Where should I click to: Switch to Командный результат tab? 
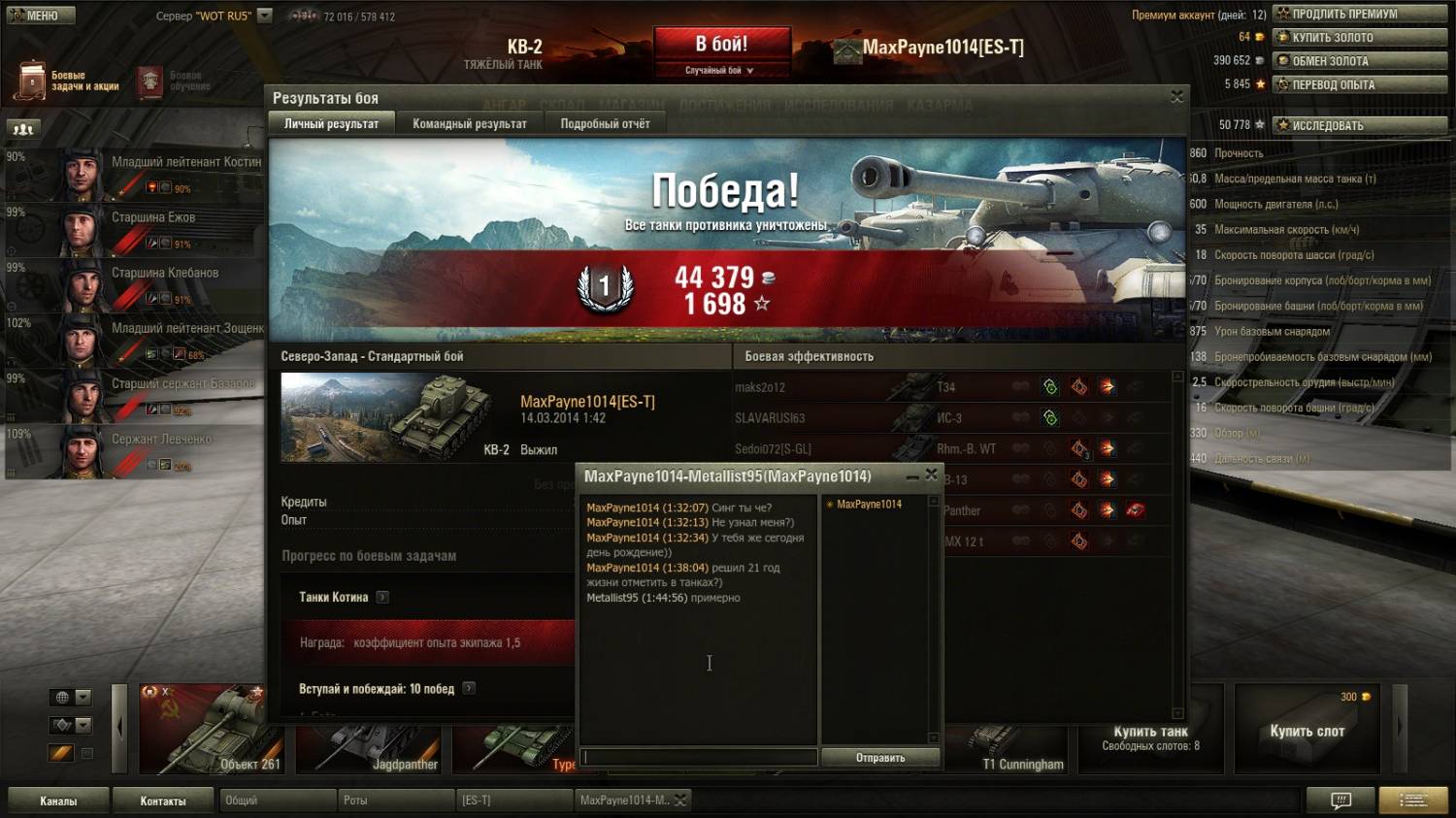(x=469, y=123)
